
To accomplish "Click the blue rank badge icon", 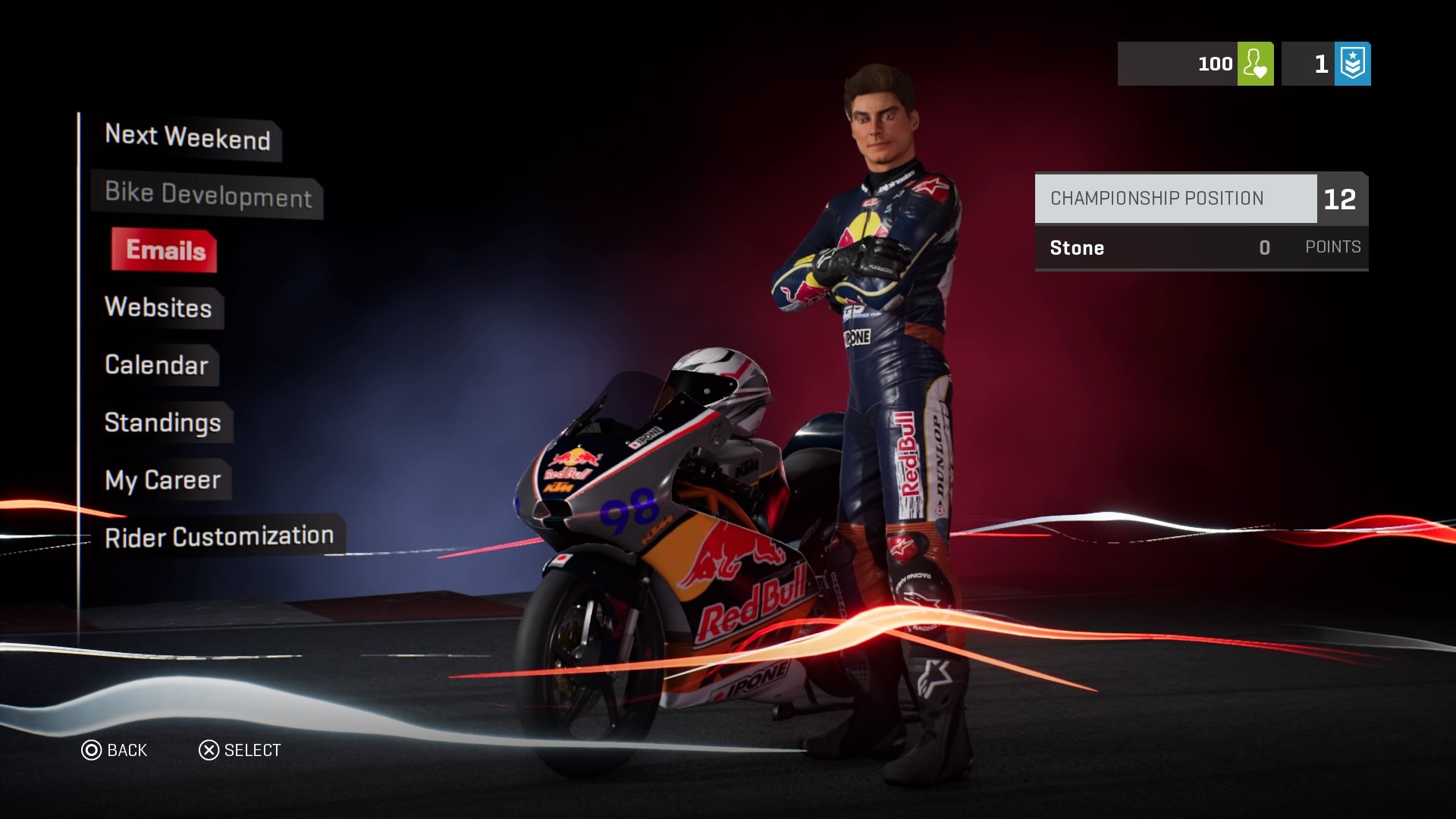I will tap(1354, 64).
